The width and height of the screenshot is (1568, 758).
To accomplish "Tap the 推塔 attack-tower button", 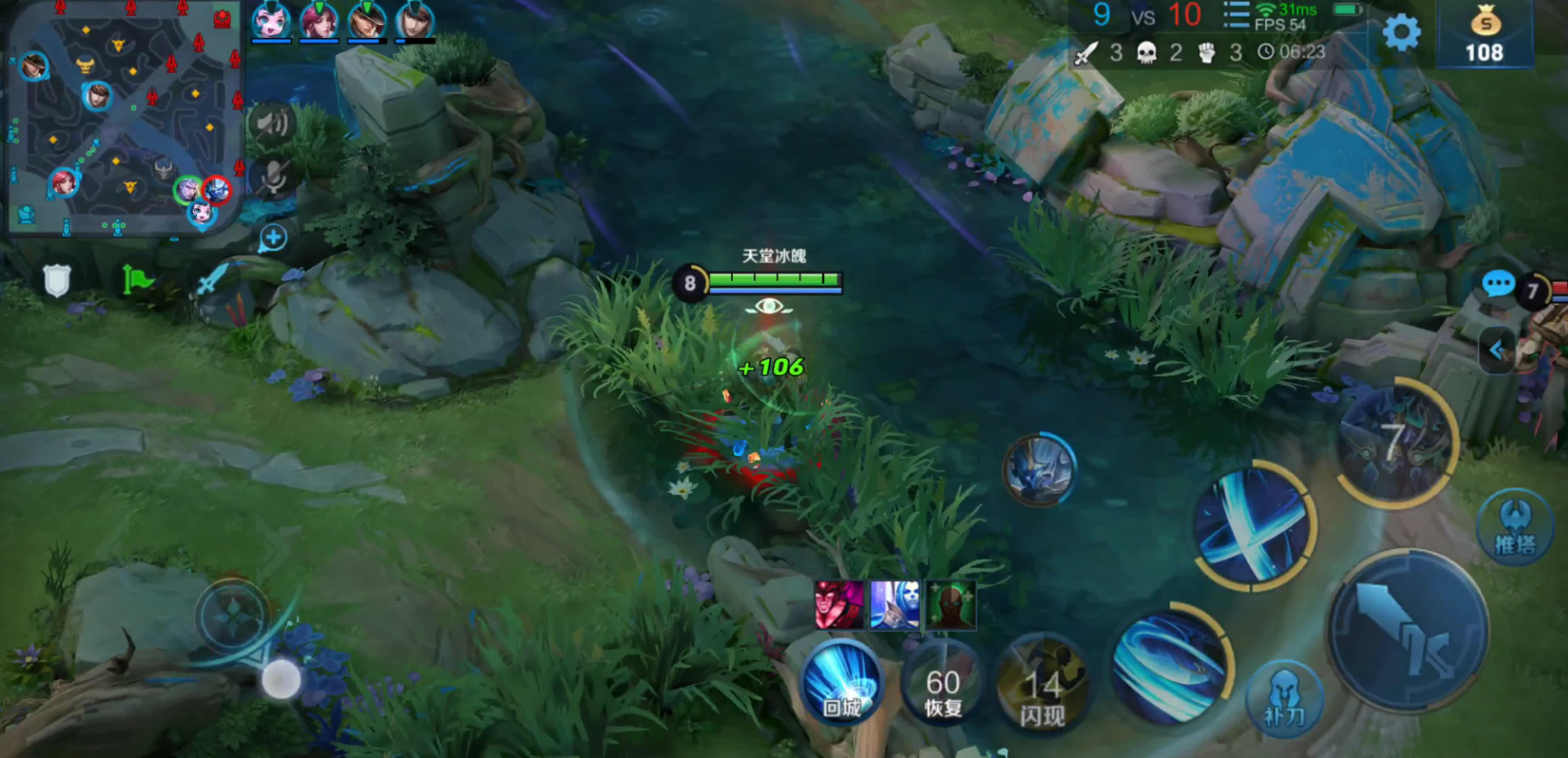I will click(x=1515, y=528).
